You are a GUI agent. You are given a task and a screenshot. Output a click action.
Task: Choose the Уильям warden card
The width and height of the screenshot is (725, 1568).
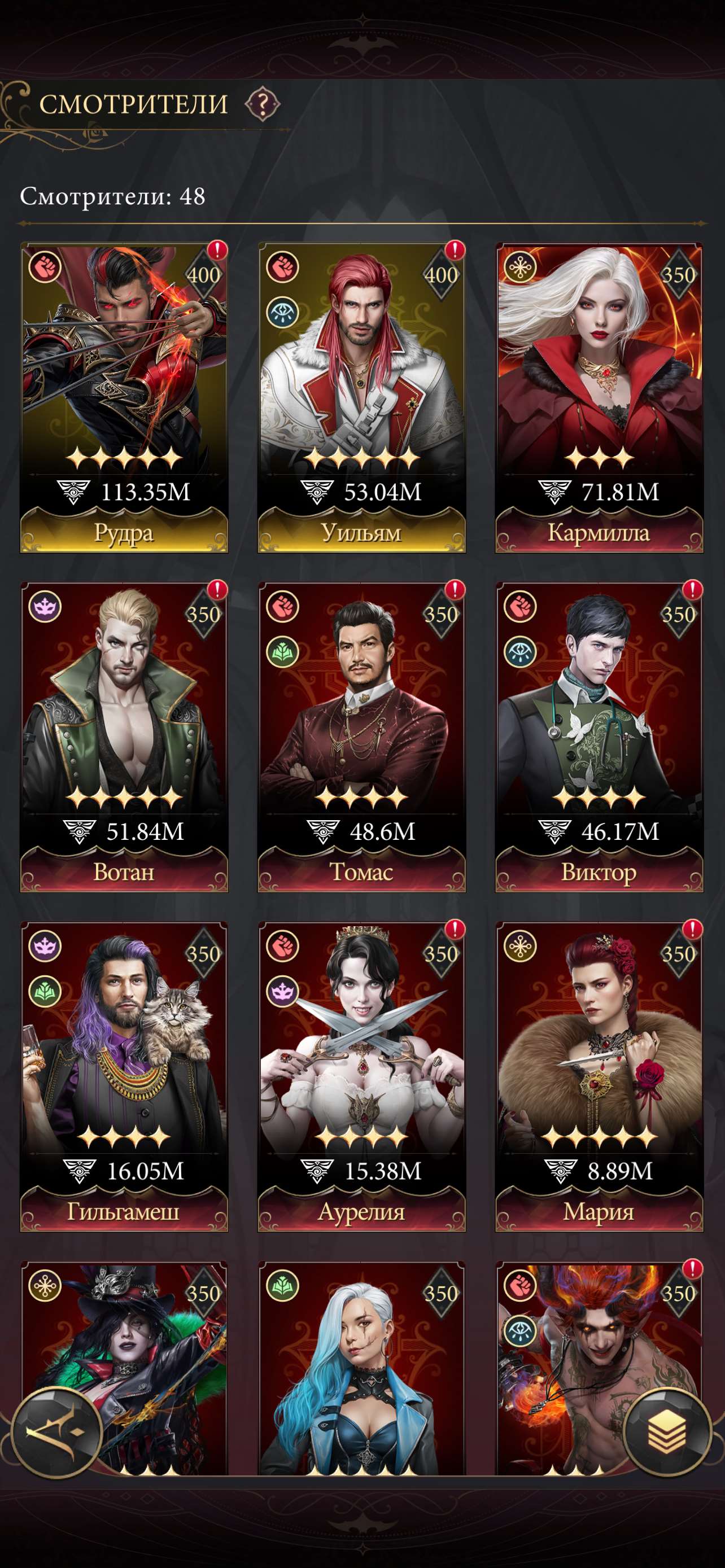tap(361, 397)
